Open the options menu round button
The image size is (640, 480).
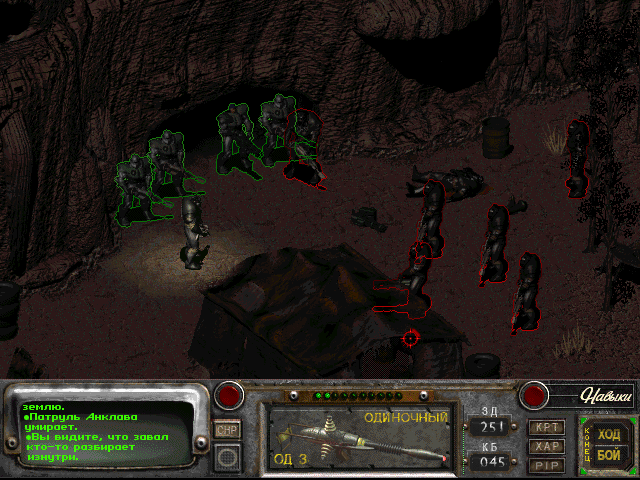pyautogui.click(x=228, y=458)
